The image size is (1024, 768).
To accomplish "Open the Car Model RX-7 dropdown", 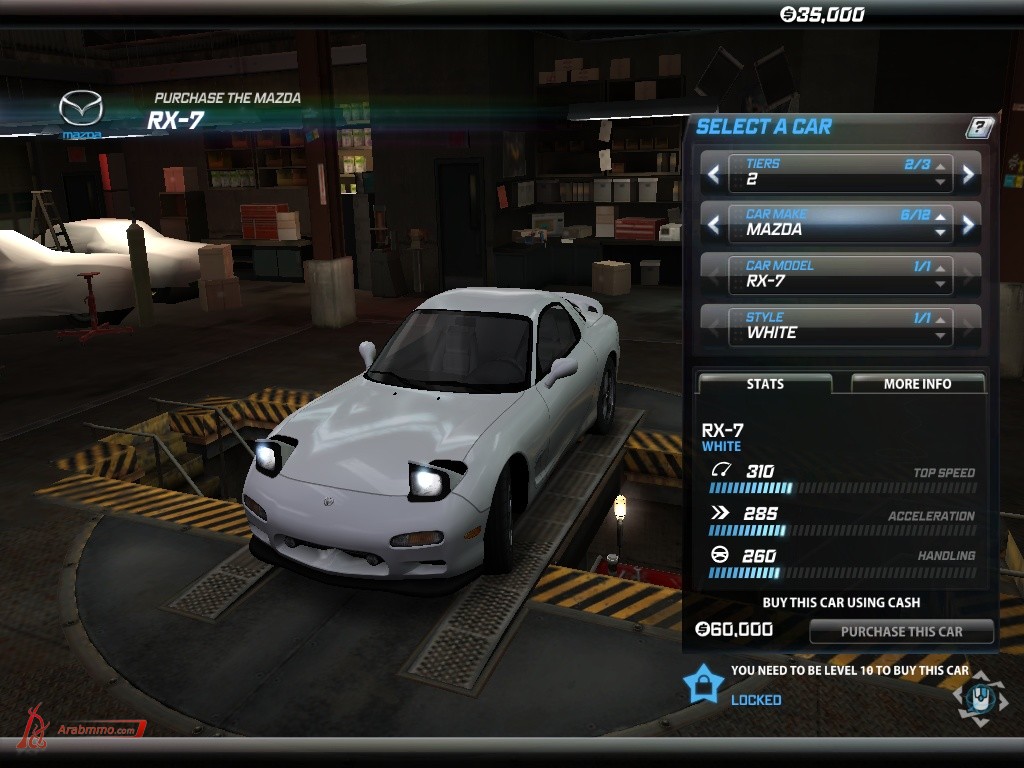I will coord(840,274).
